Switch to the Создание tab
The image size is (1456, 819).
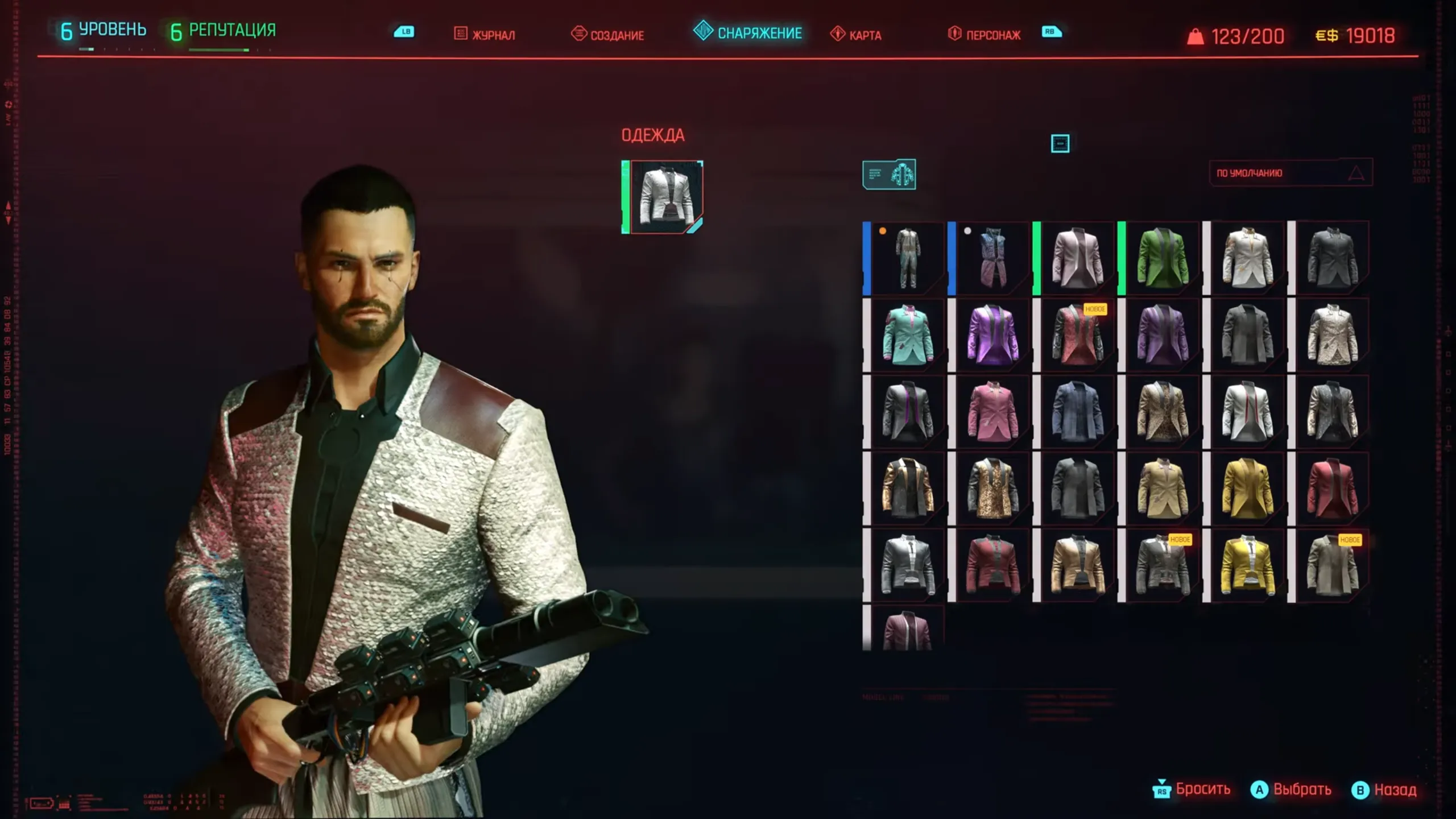(x=607, y=35)
